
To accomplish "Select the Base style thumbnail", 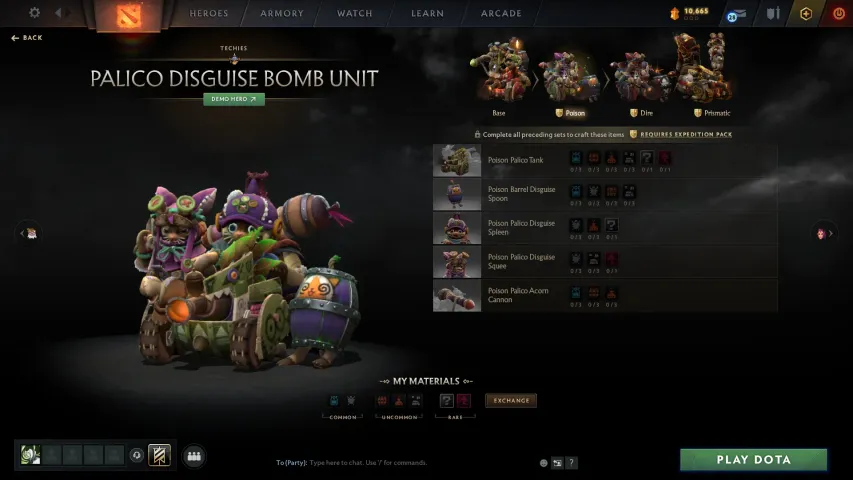I will (499, 72).
